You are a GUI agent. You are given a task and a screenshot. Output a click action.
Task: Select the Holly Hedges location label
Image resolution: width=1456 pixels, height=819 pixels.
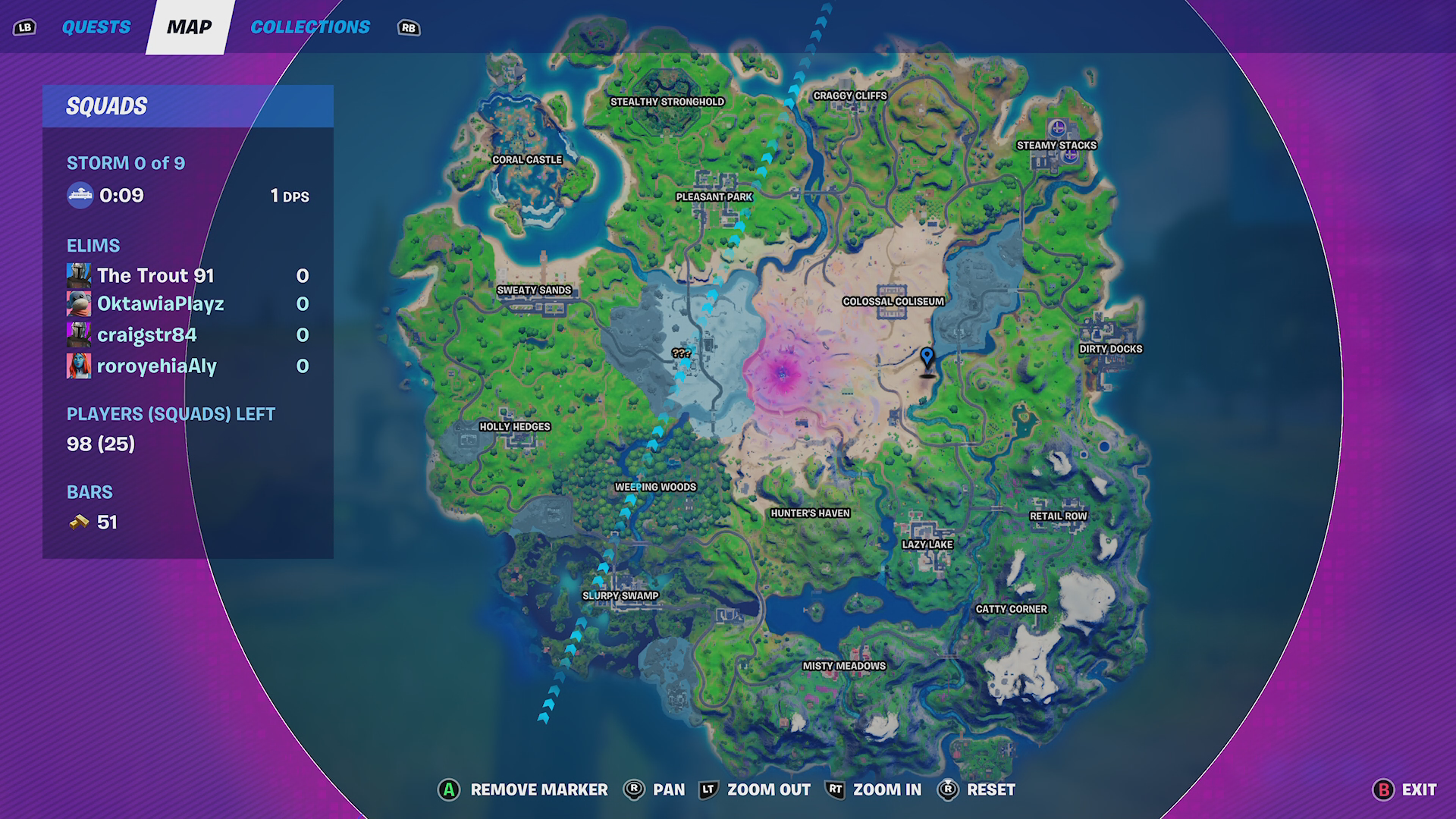(515, 426)
